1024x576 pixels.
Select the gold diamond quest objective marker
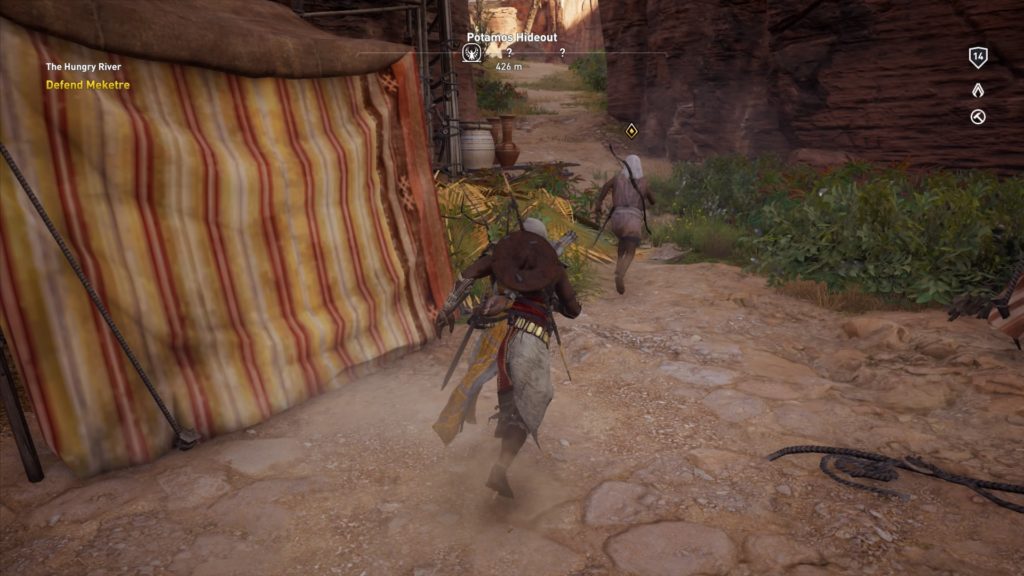[x=631, y=130]
